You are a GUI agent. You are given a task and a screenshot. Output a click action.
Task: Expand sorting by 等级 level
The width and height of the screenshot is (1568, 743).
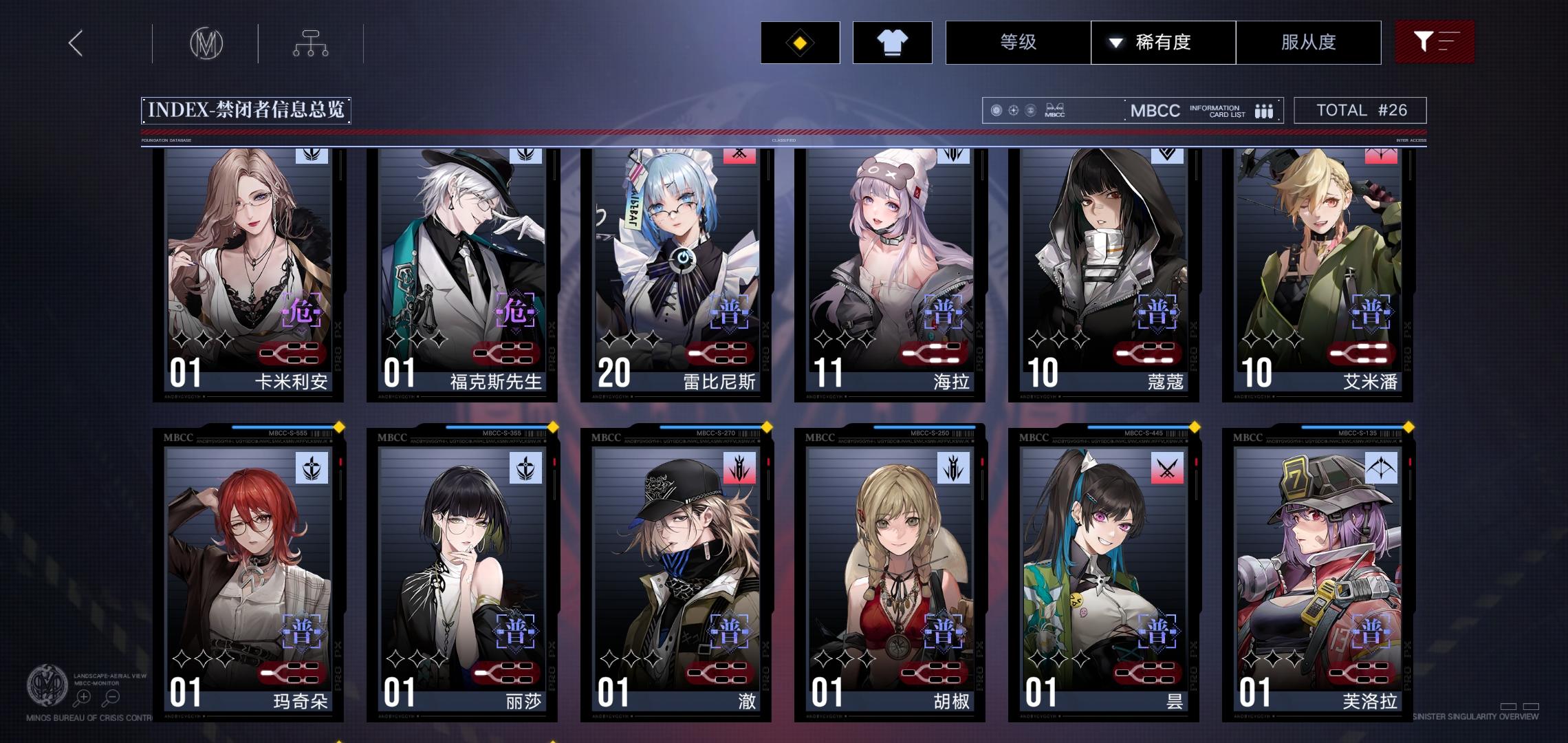click(x=1017, y=43)
